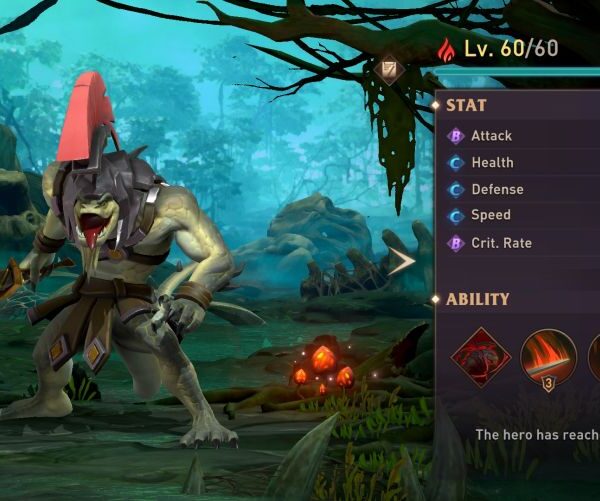Click the fire element icon next to level

[447, 48]
